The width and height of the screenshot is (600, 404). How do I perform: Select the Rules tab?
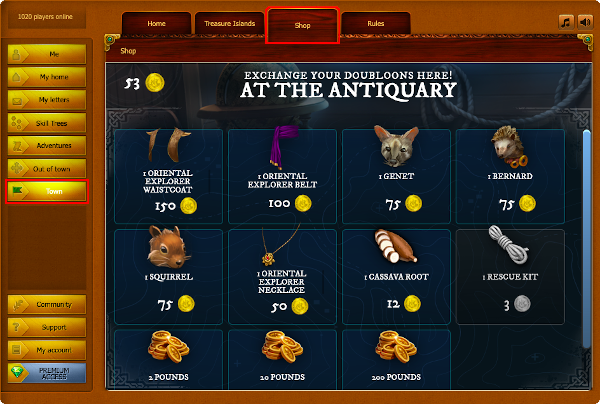coord(375,23)
